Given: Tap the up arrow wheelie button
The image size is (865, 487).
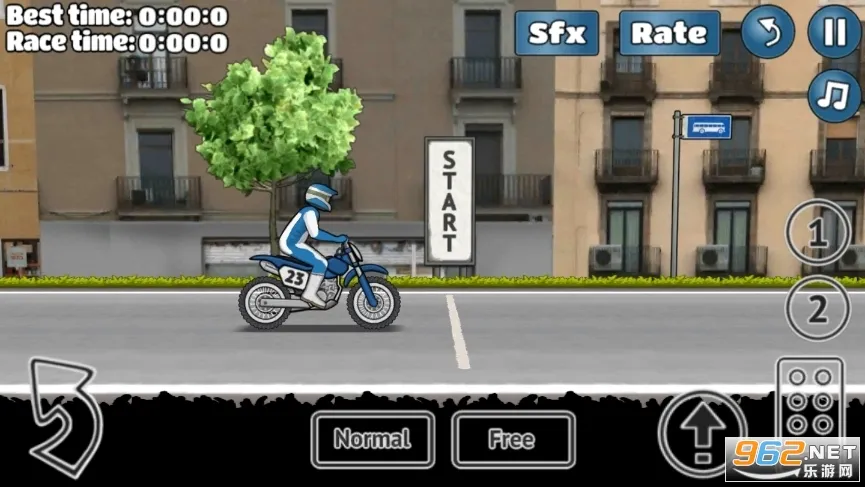Looking at the screenshot, I should tap(703, 432).
